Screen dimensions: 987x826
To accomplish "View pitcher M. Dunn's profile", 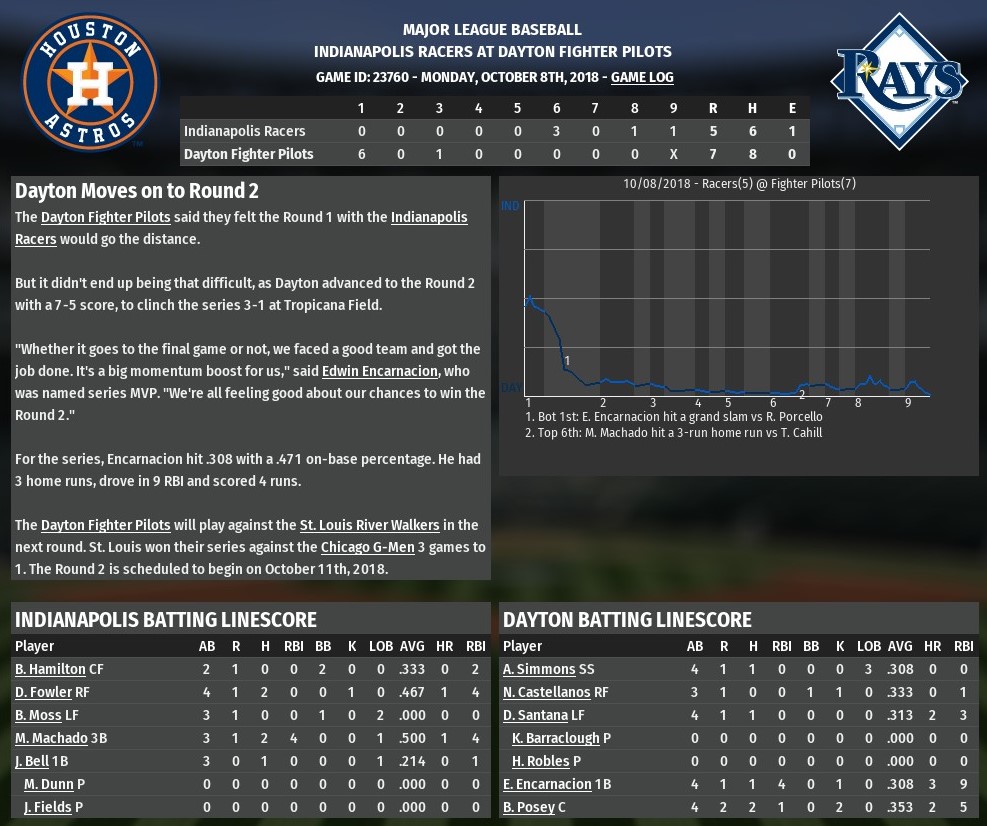I will (x=49, y=784).
